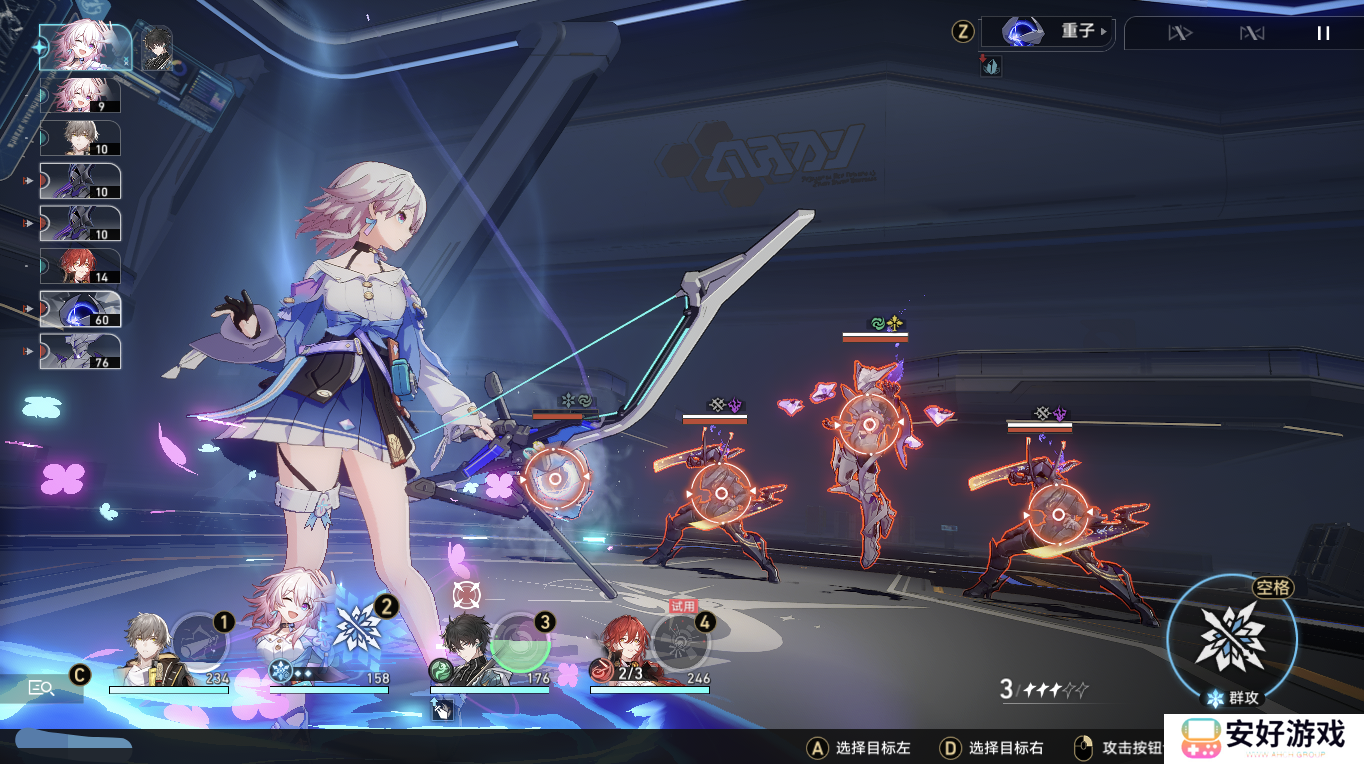
Task: Click the 安好游戏 watermark logo
Action: pos(1264,737)
